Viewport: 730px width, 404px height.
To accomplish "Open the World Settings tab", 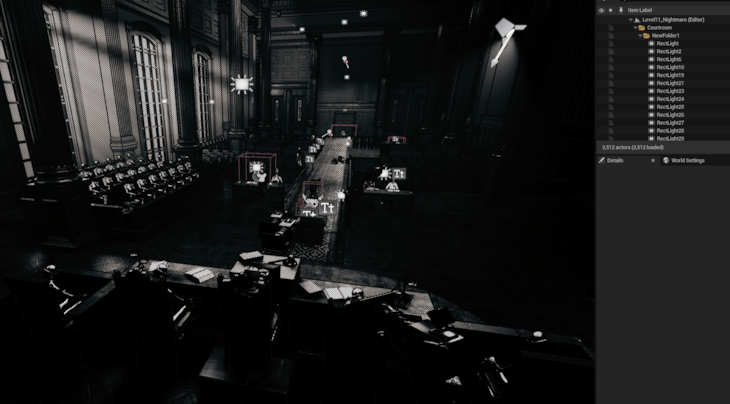I will point(687,160).
